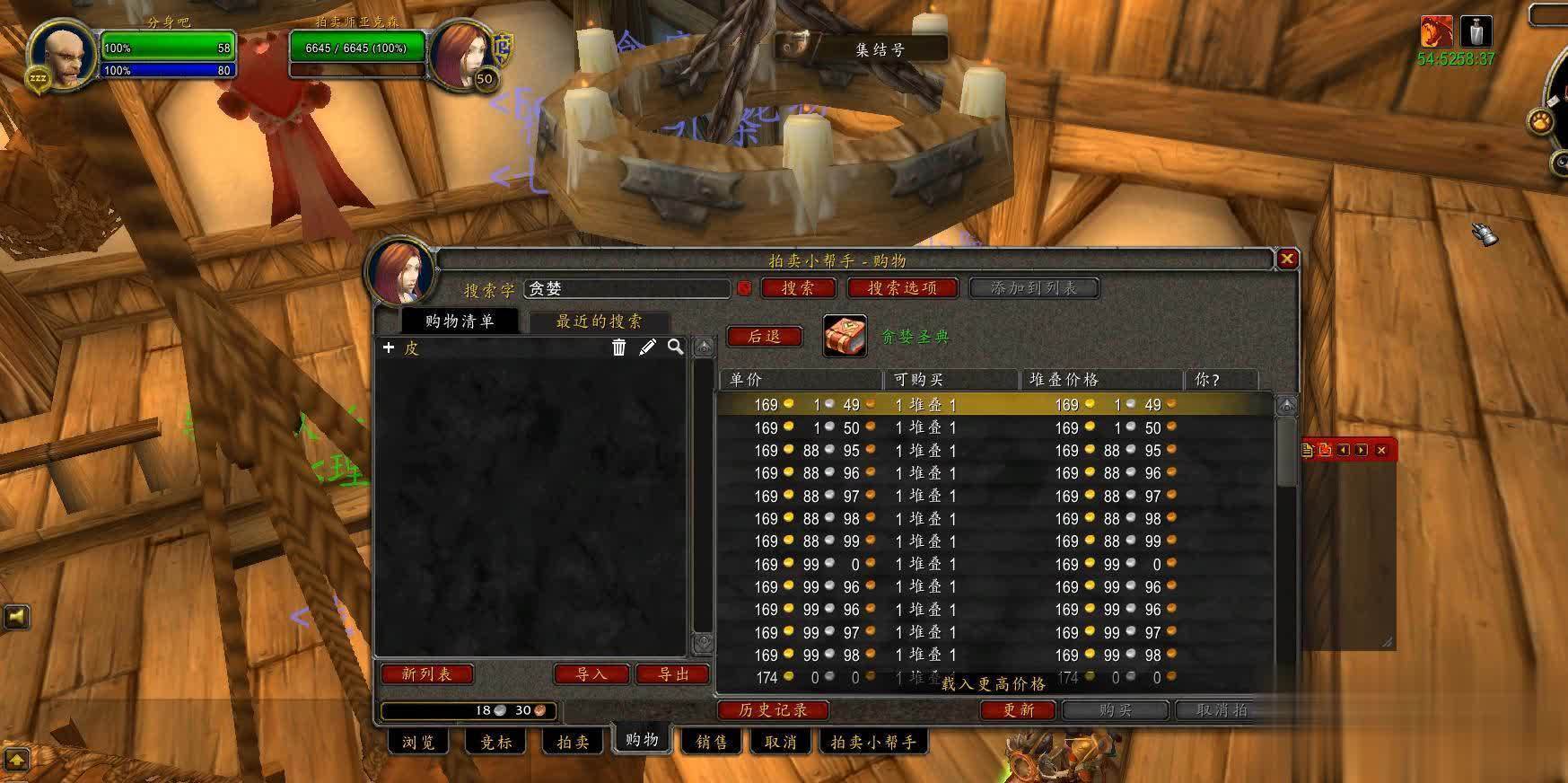Image resolution: width=1568 pixels, height=783 pixels.
Task: Switch to the 浏览 browse tab
Action: tap(418, 743)
